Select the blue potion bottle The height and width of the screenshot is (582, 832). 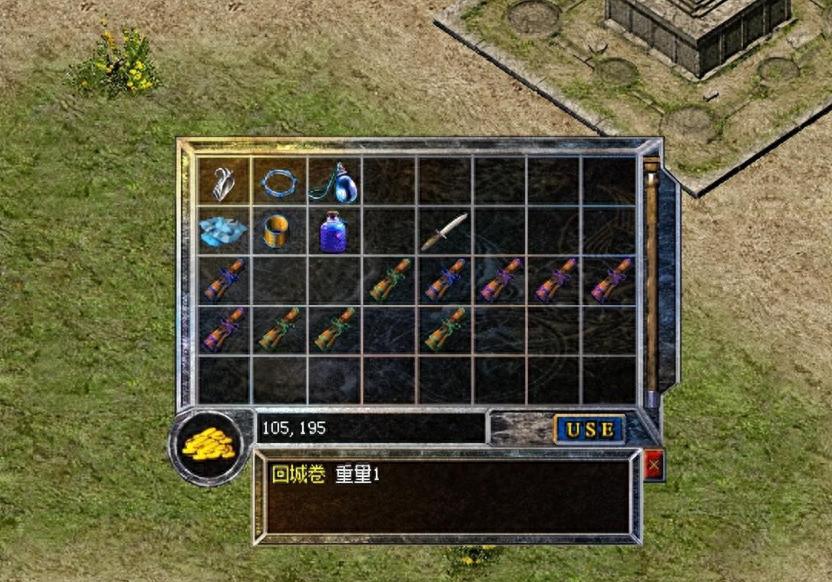point(334,231)
